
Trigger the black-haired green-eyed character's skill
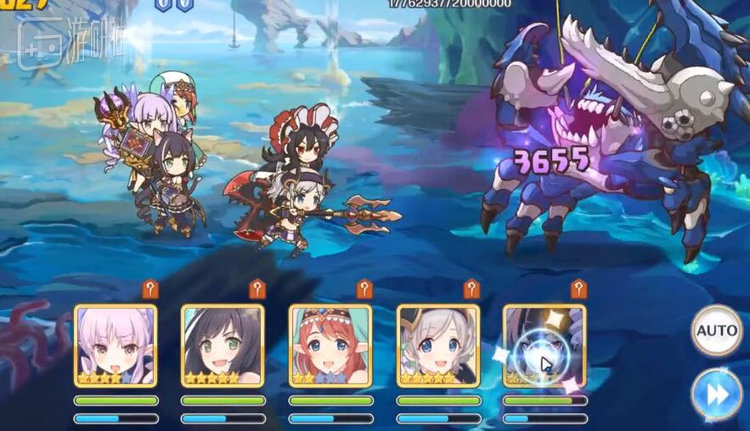click(222, 345)
